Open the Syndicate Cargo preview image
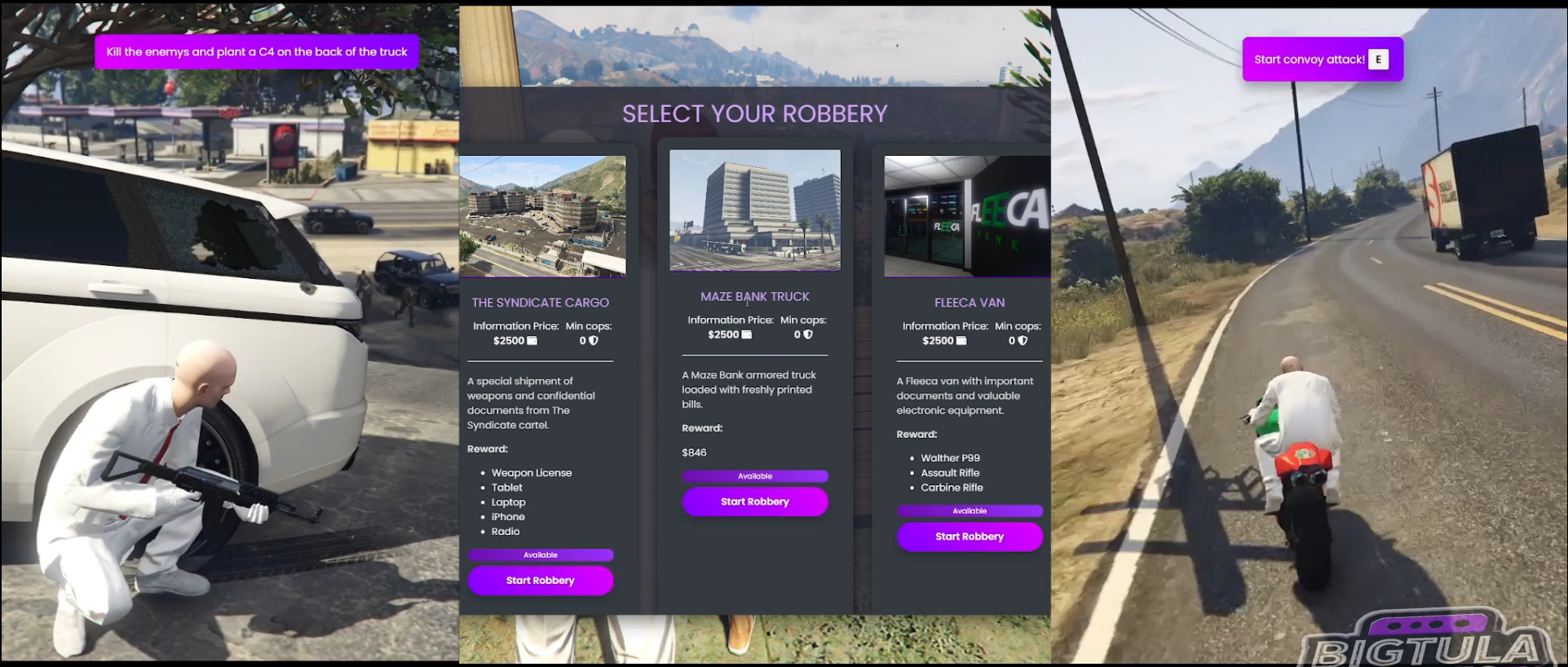The image size is (1568, 667). click(x=543, y=215)
